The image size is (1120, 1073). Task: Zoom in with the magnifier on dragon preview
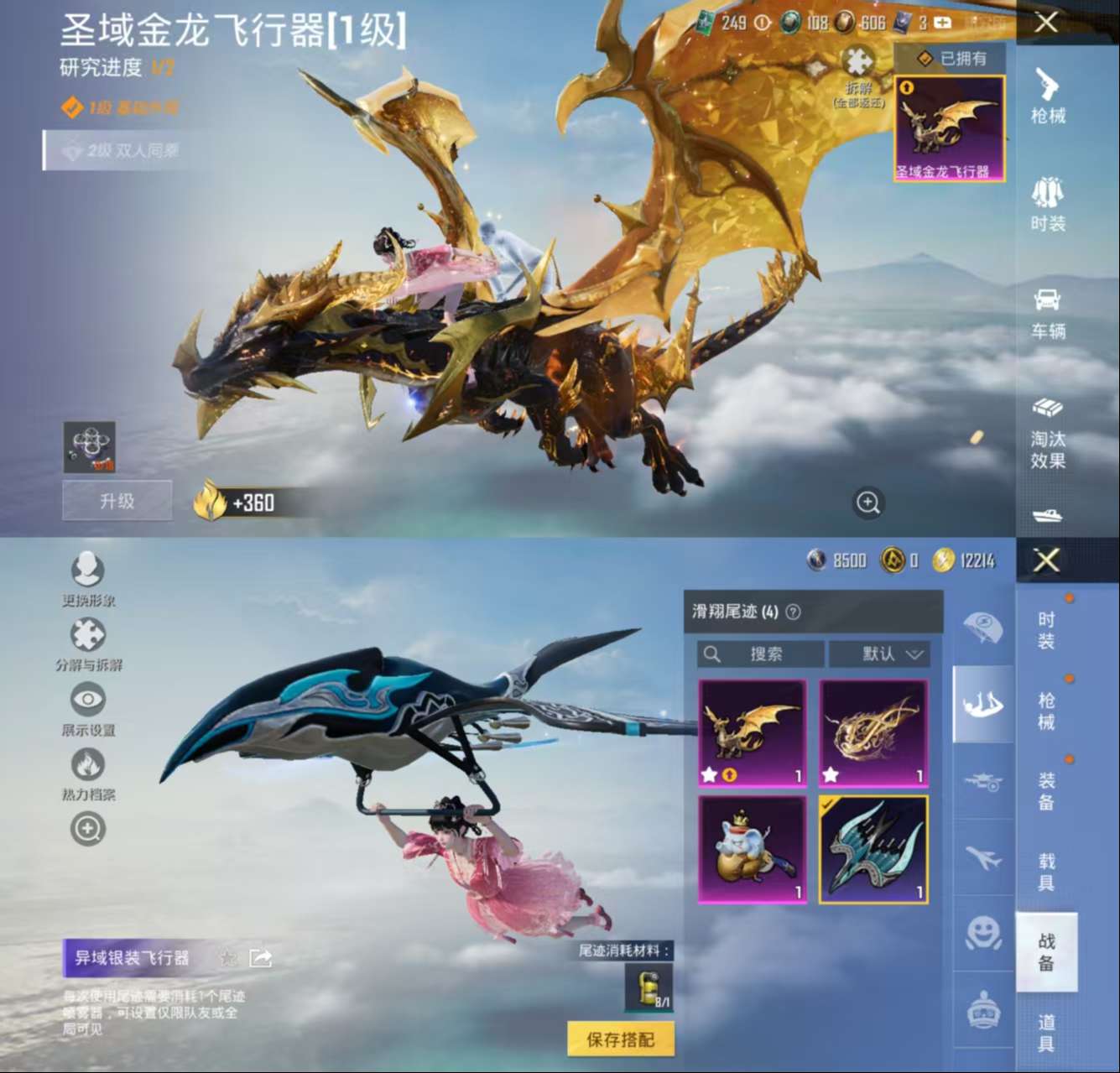pos(867,503)
